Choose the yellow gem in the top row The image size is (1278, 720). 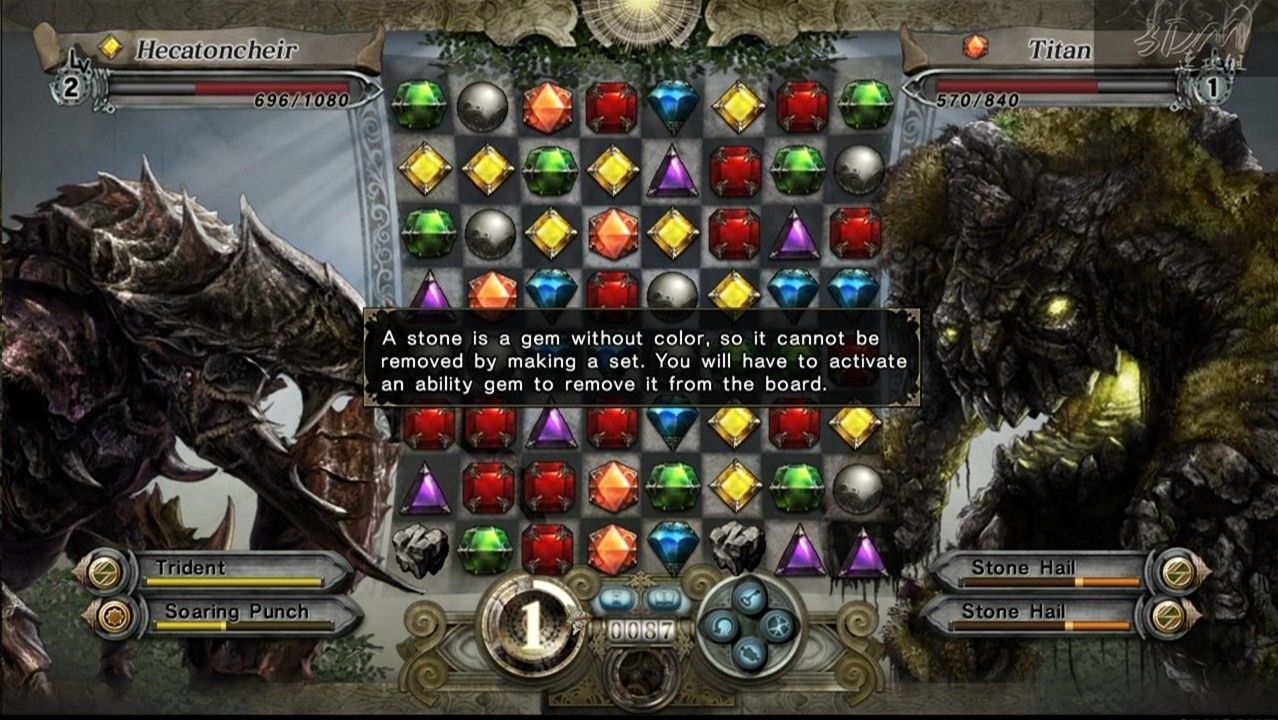(x=738, y=106)
